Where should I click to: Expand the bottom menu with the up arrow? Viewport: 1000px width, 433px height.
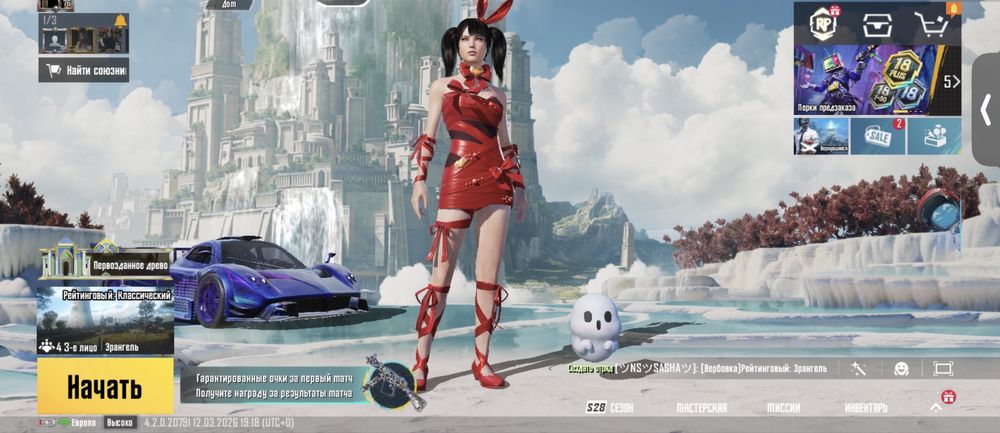(x=936, y=407)
